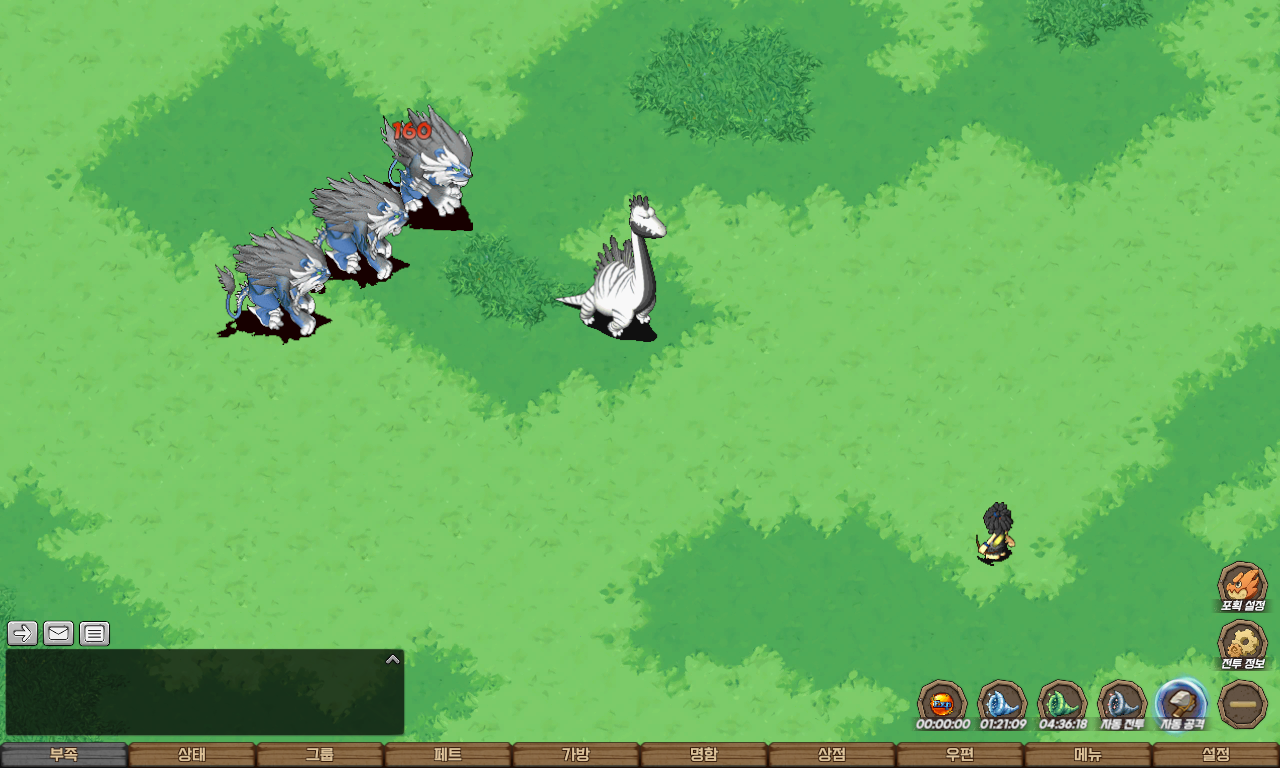Click the Exp boost orb icon

pos(942,702)
